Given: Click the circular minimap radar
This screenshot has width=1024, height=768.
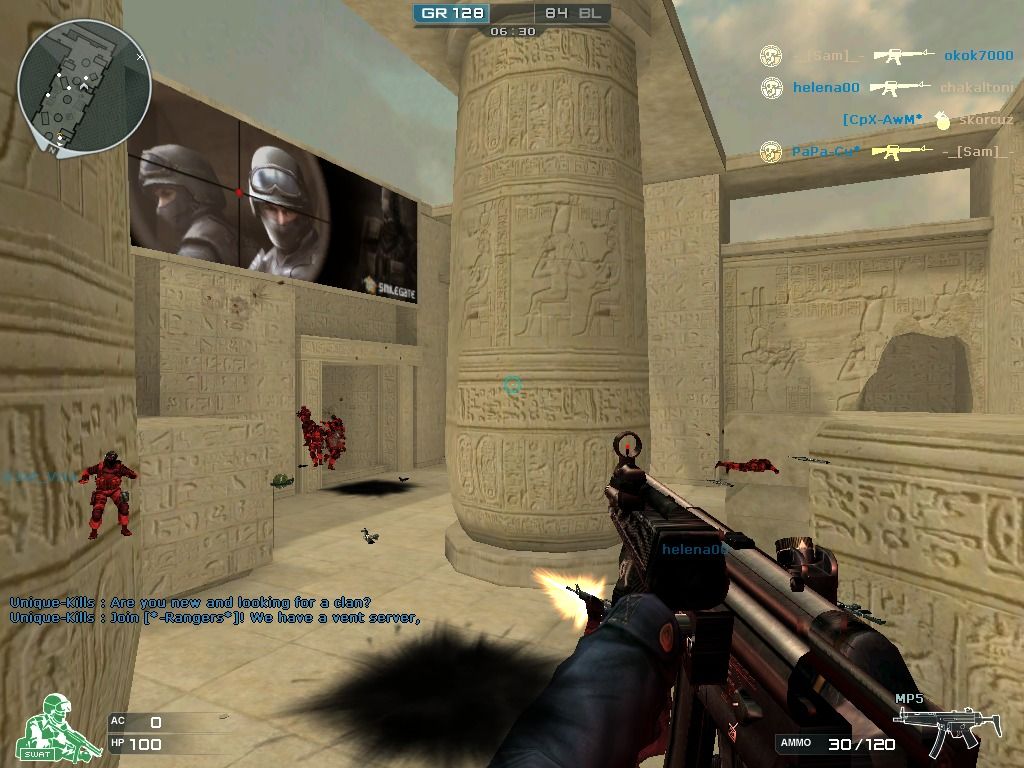Looking at the screenshot, I should 84,88.
